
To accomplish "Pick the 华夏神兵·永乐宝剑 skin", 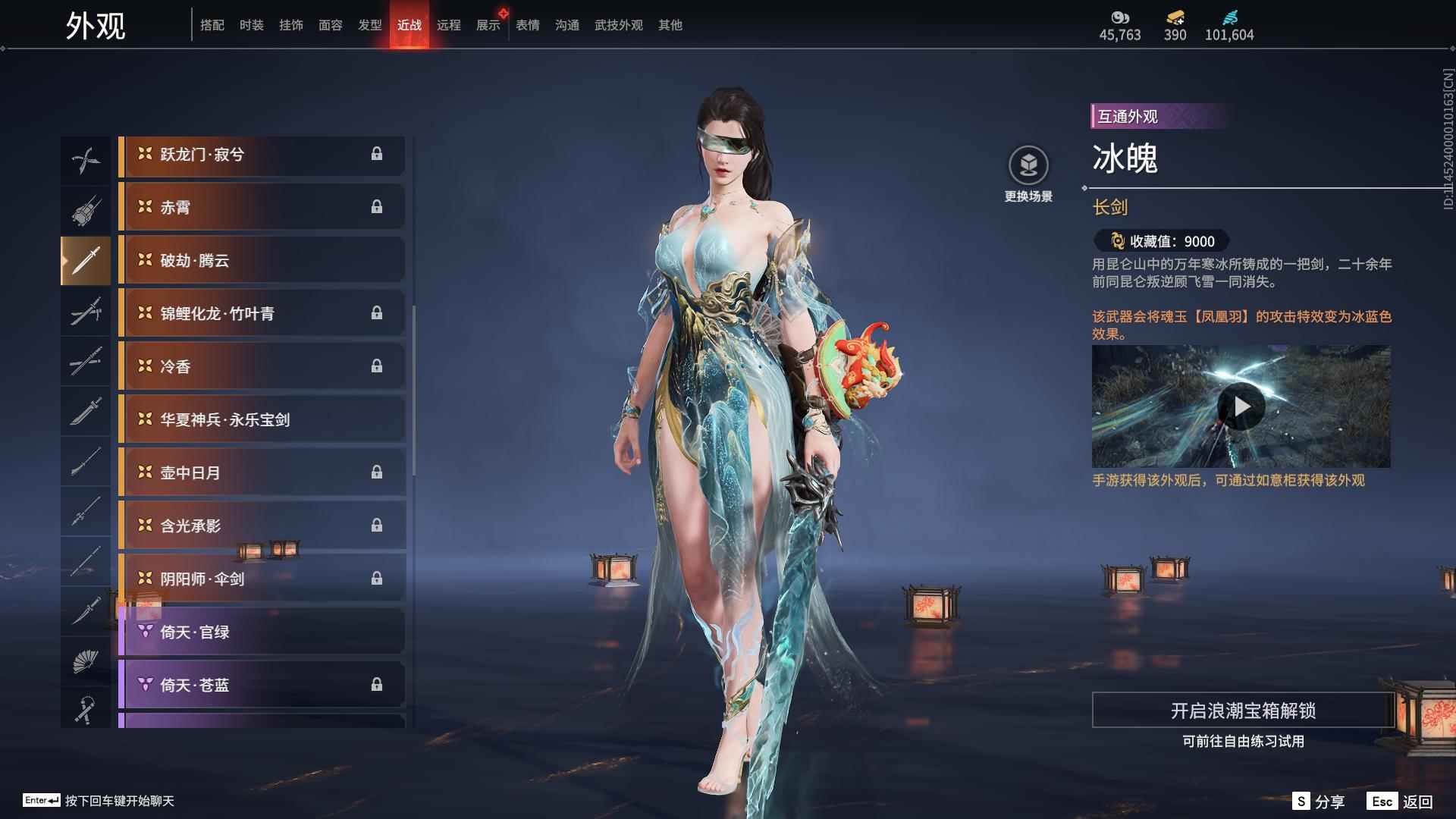I will tap(262, 419).
